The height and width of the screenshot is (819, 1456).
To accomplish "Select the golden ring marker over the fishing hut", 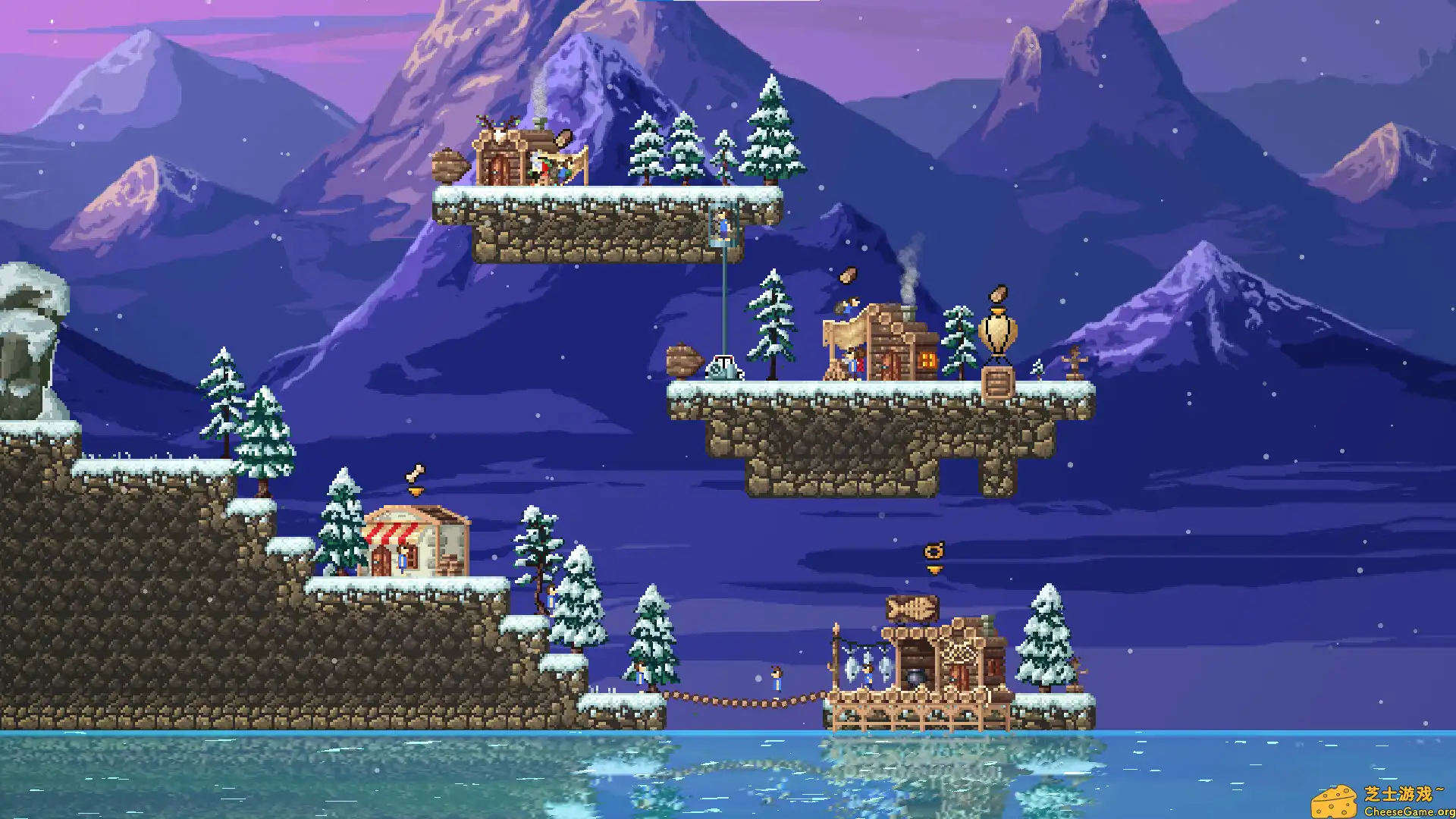I will coord(934,551).
